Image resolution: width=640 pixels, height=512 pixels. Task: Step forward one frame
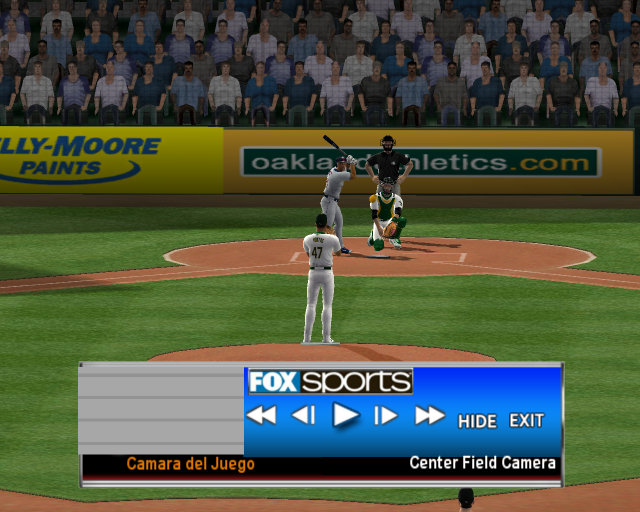coord(386,415)
